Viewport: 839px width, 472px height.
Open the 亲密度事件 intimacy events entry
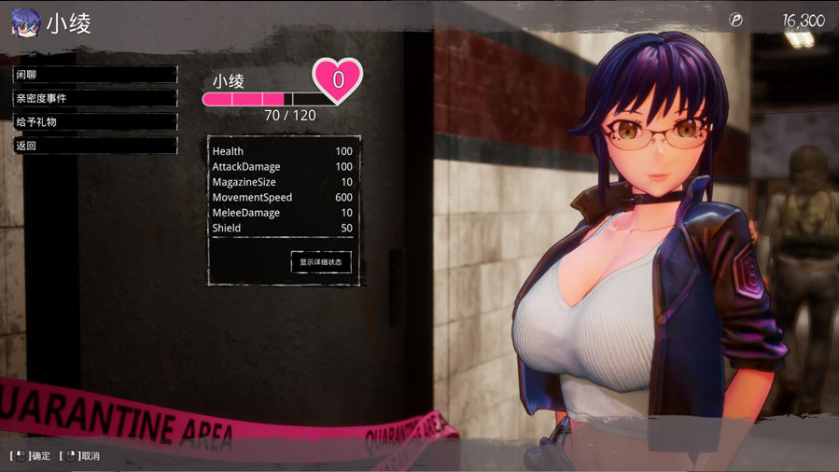(94, 98)
